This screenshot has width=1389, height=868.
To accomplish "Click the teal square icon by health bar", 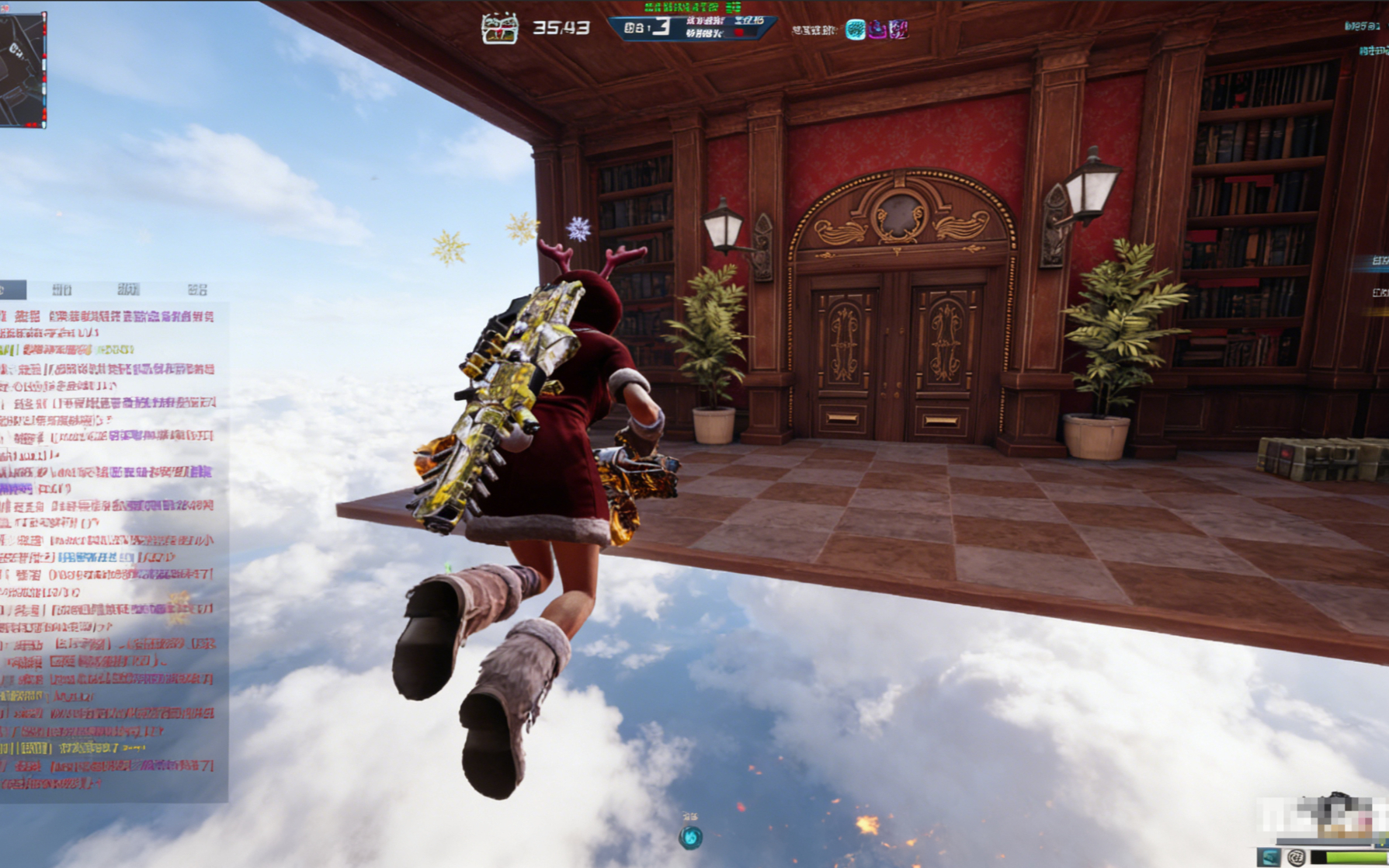I will coord(1269,857).
